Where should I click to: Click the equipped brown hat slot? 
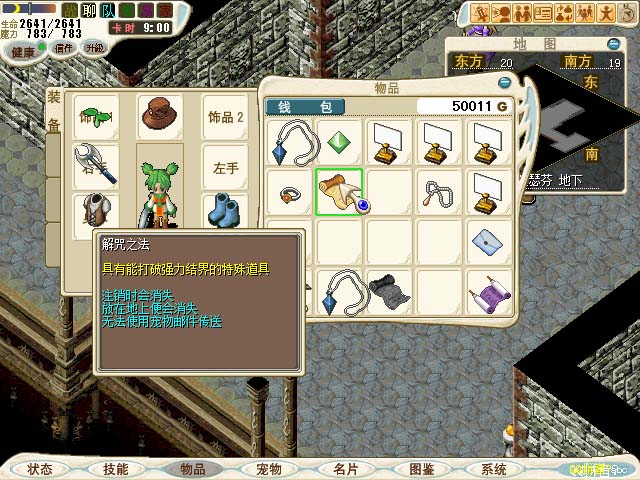click(x=159, y=113)
